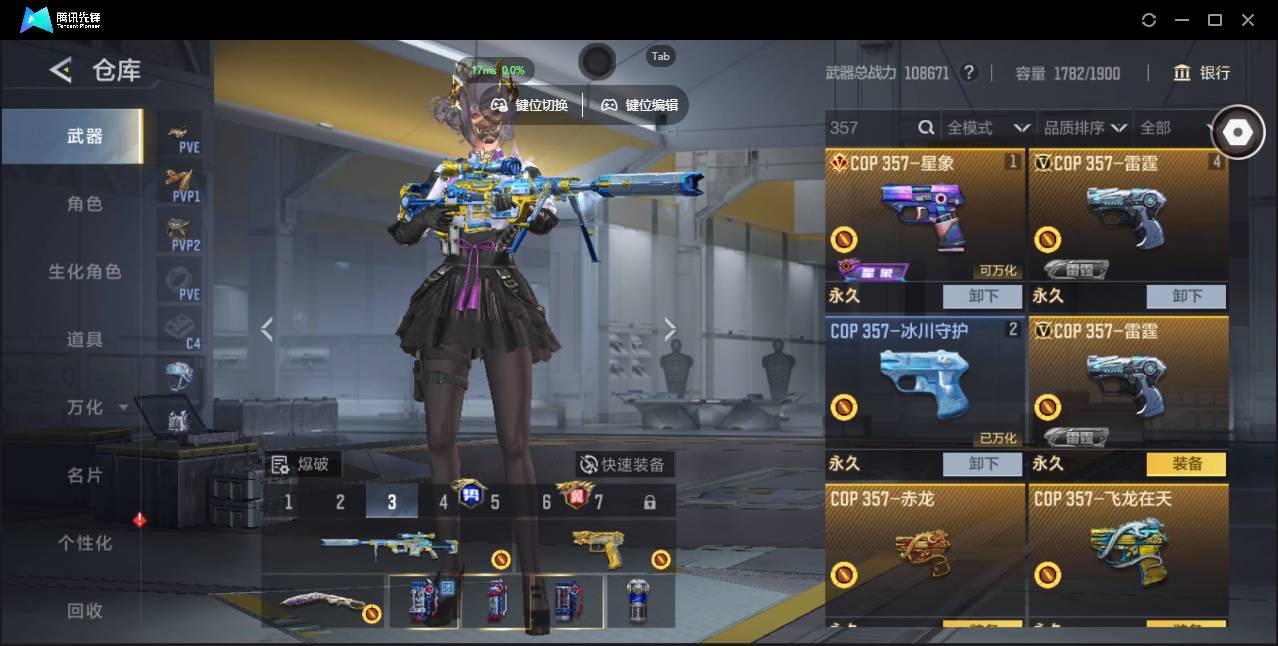1278x646 pixels.
Task: Open the 道具 category
Action: 84,340
